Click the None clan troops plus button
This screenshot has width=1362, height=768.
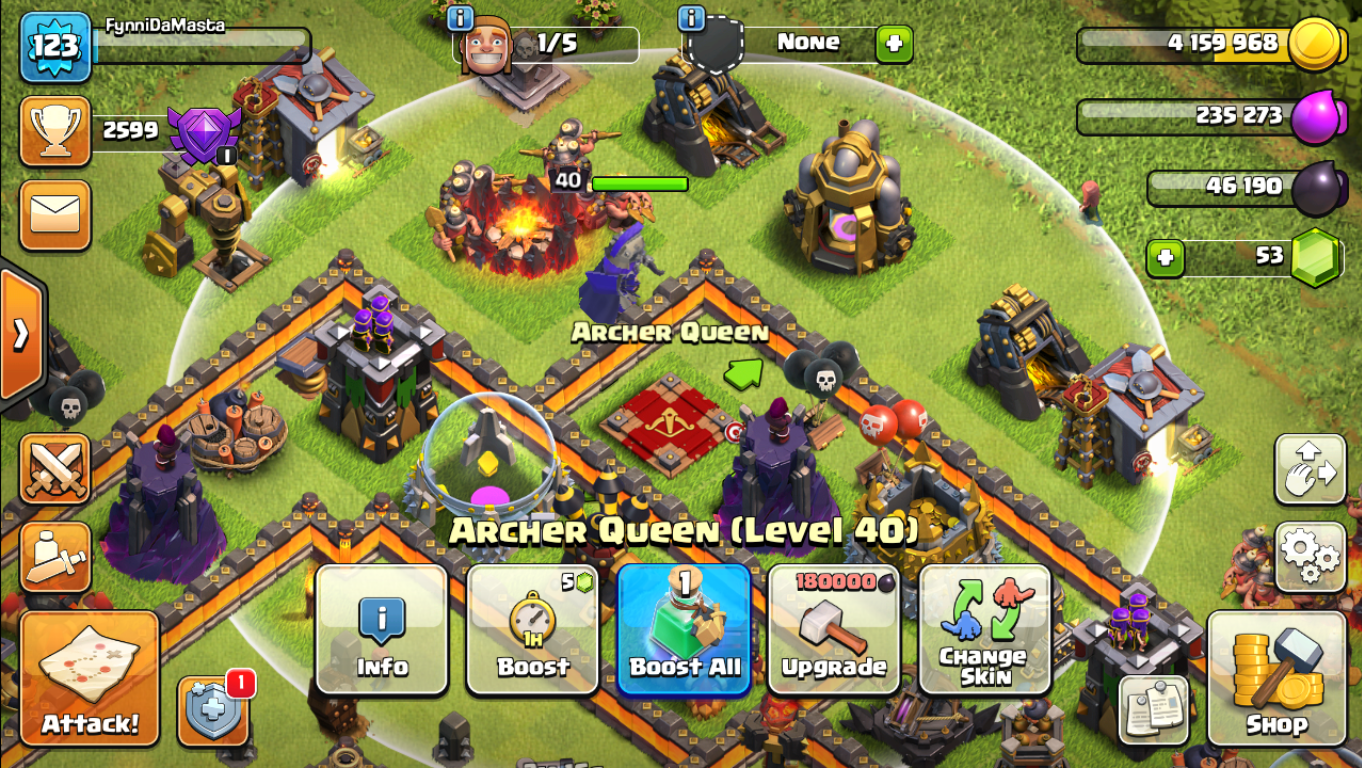tap(893, 43)
